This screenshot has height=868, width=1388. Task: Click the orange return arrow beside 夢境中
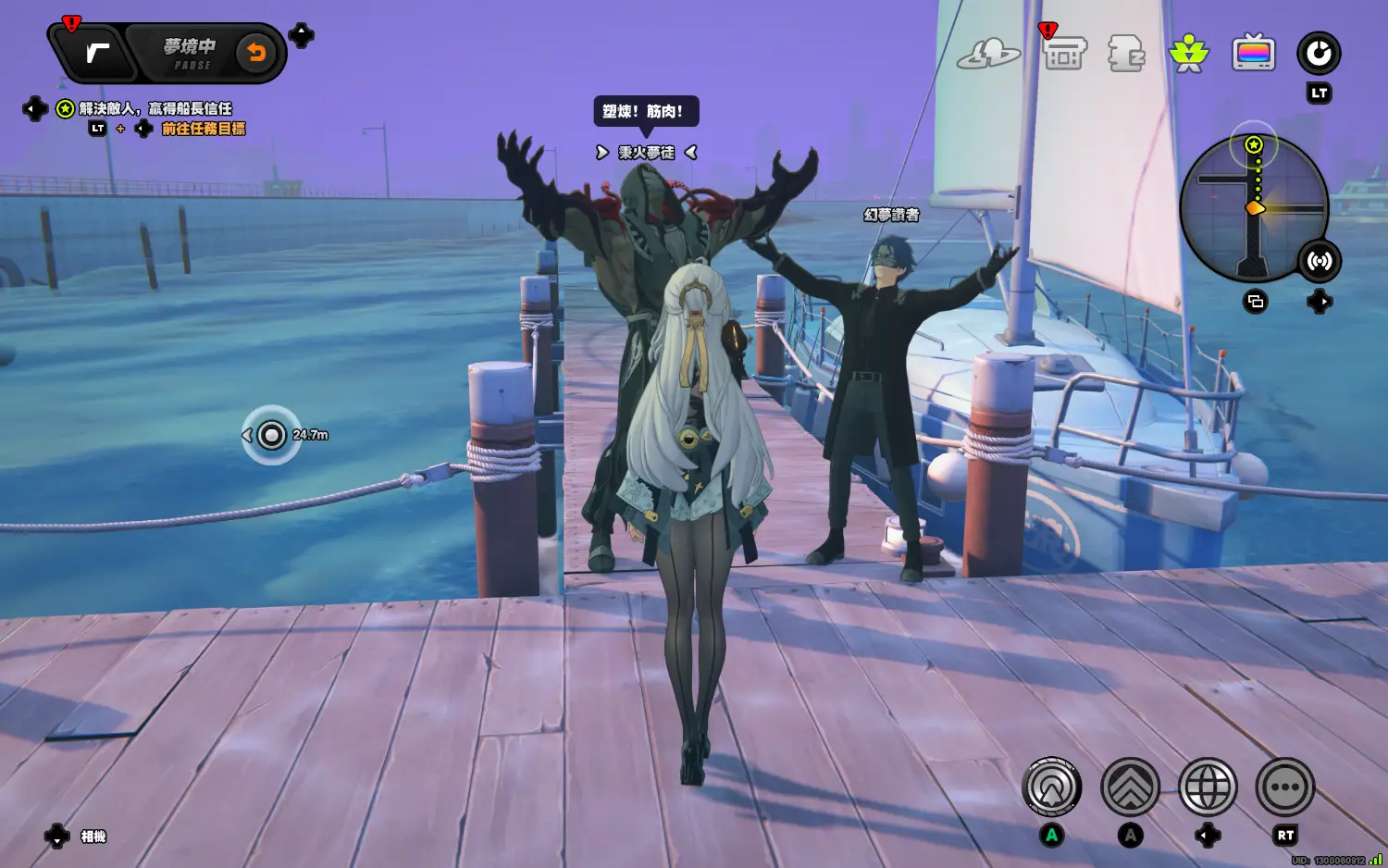tap(256, 53)
